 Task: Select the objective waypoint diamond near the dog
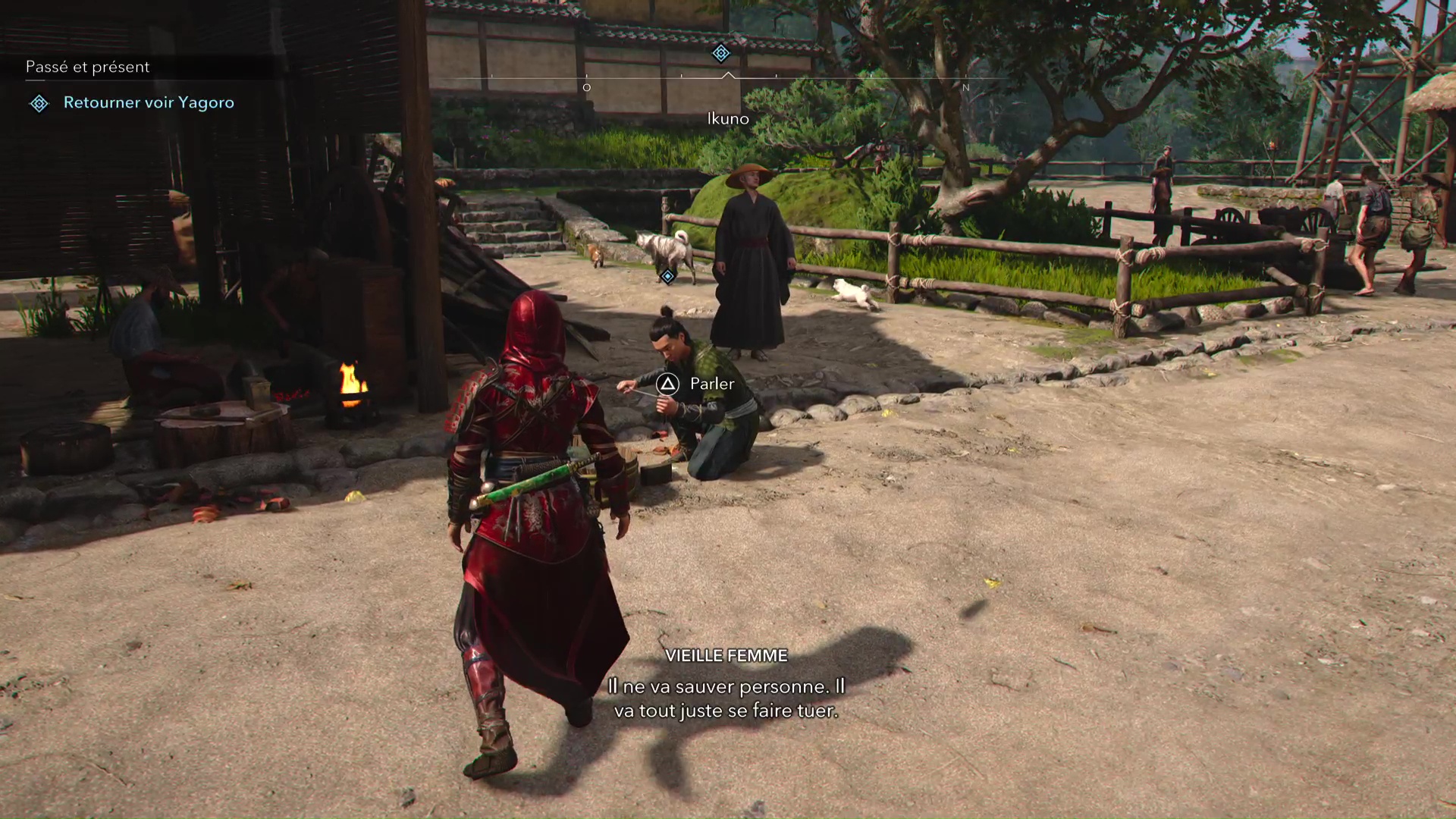(667, 276)
